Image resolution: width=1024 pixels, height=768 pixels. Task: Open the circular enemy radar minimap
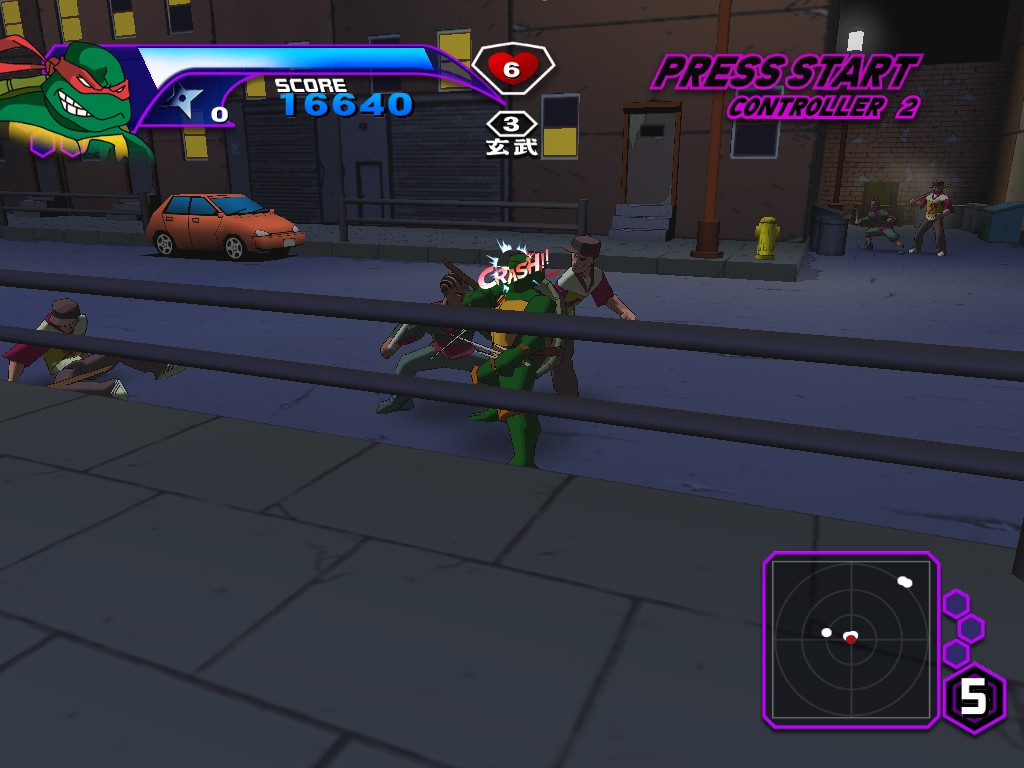click(x=851, y=637)
